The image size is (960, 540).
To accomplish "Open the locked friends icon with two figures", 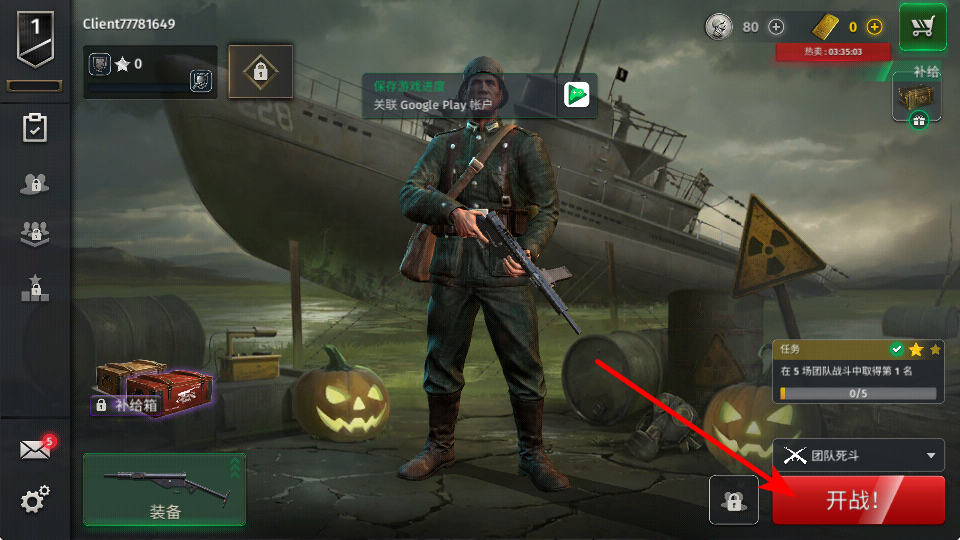I will [35, 183].
